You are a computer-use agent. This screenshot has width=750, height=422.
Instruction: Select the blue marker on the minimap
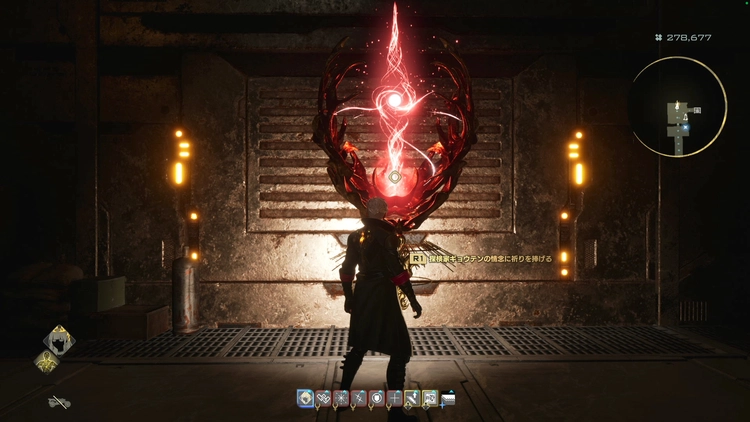pos(686,128)
